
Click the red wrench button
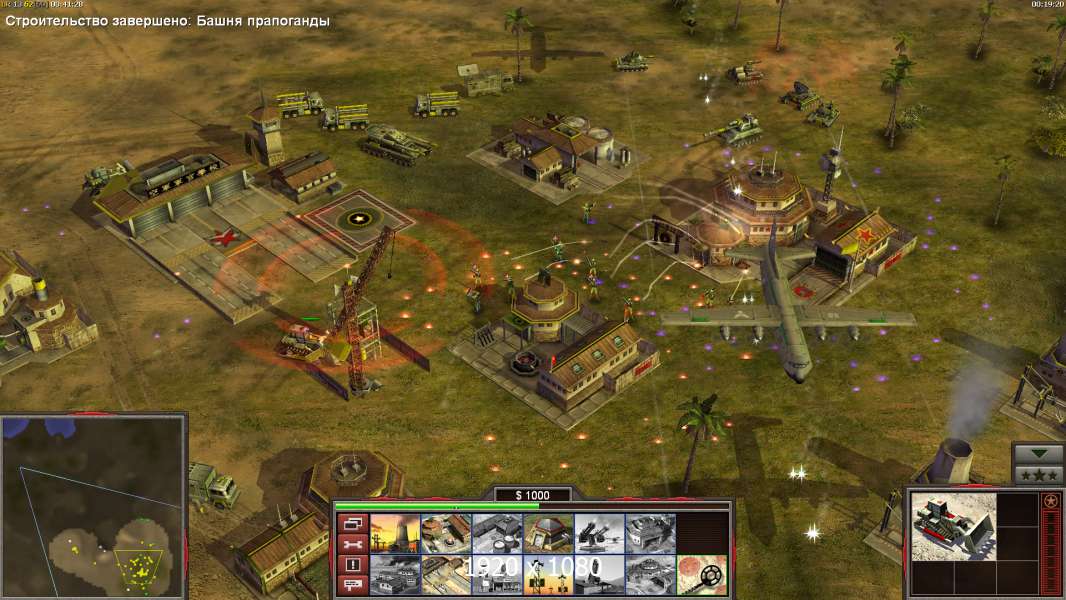pyautogui.click(x=352, y=544)
